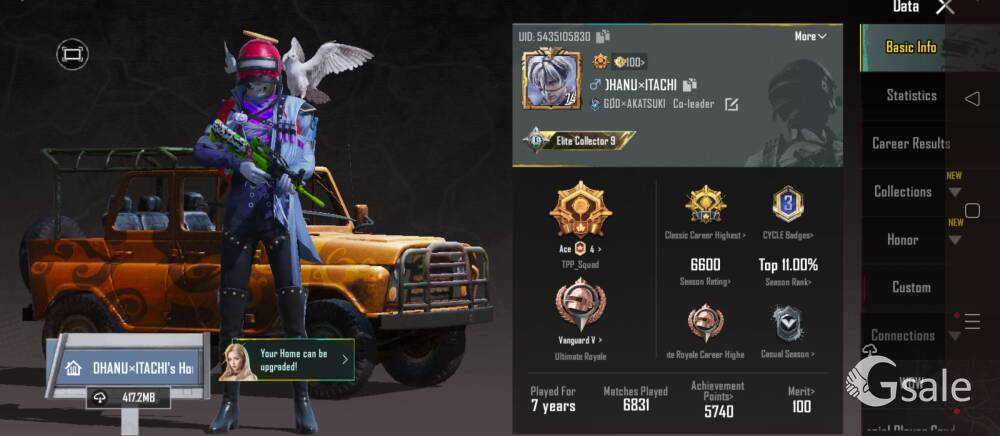
Task: View CYCLE Badges
Action: pyautogui.click(x=788, y=205)
